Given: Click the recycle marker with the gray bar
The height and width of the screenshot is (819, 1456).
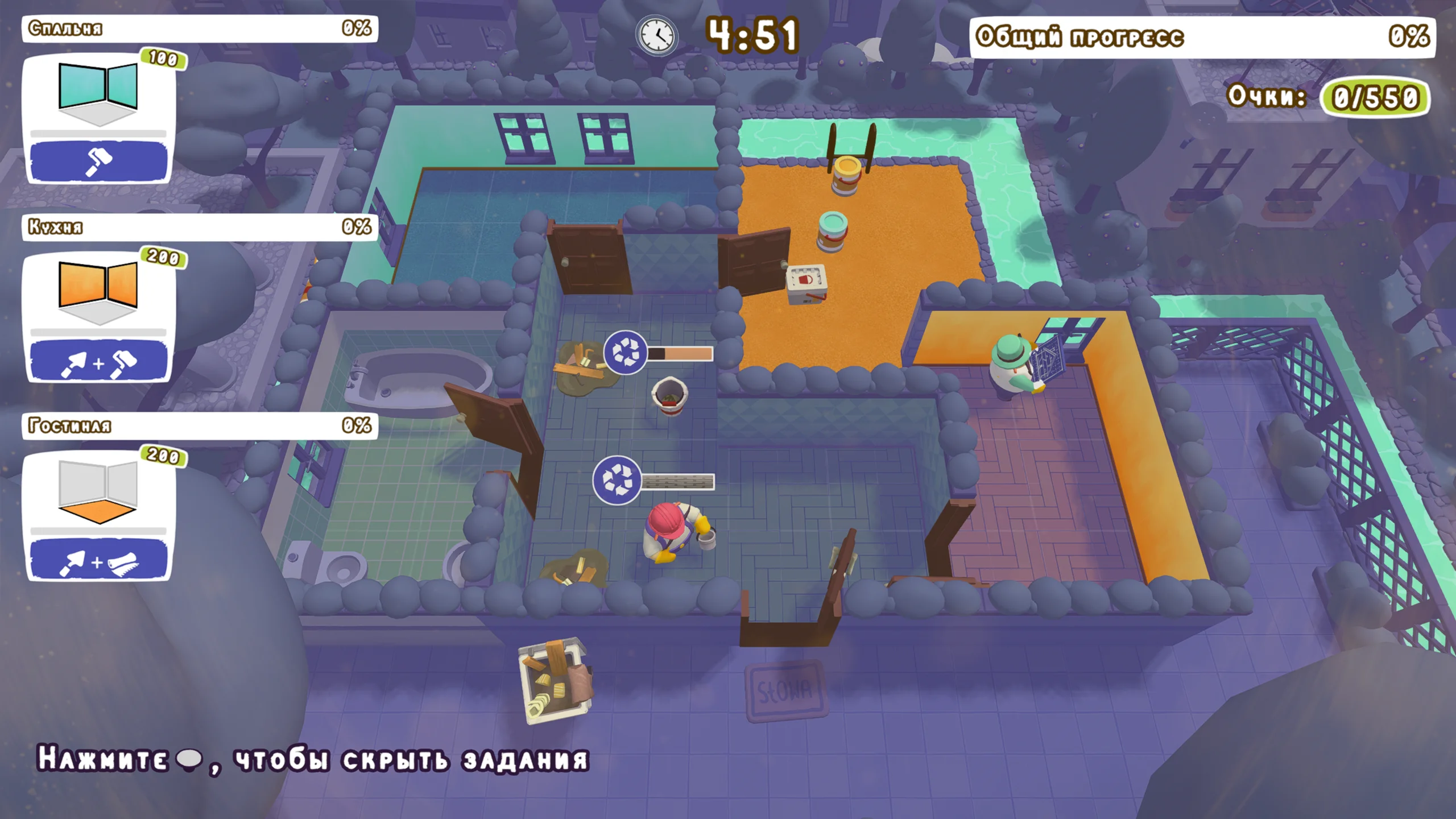Looking at the screenshot, I should pos(617,480).
